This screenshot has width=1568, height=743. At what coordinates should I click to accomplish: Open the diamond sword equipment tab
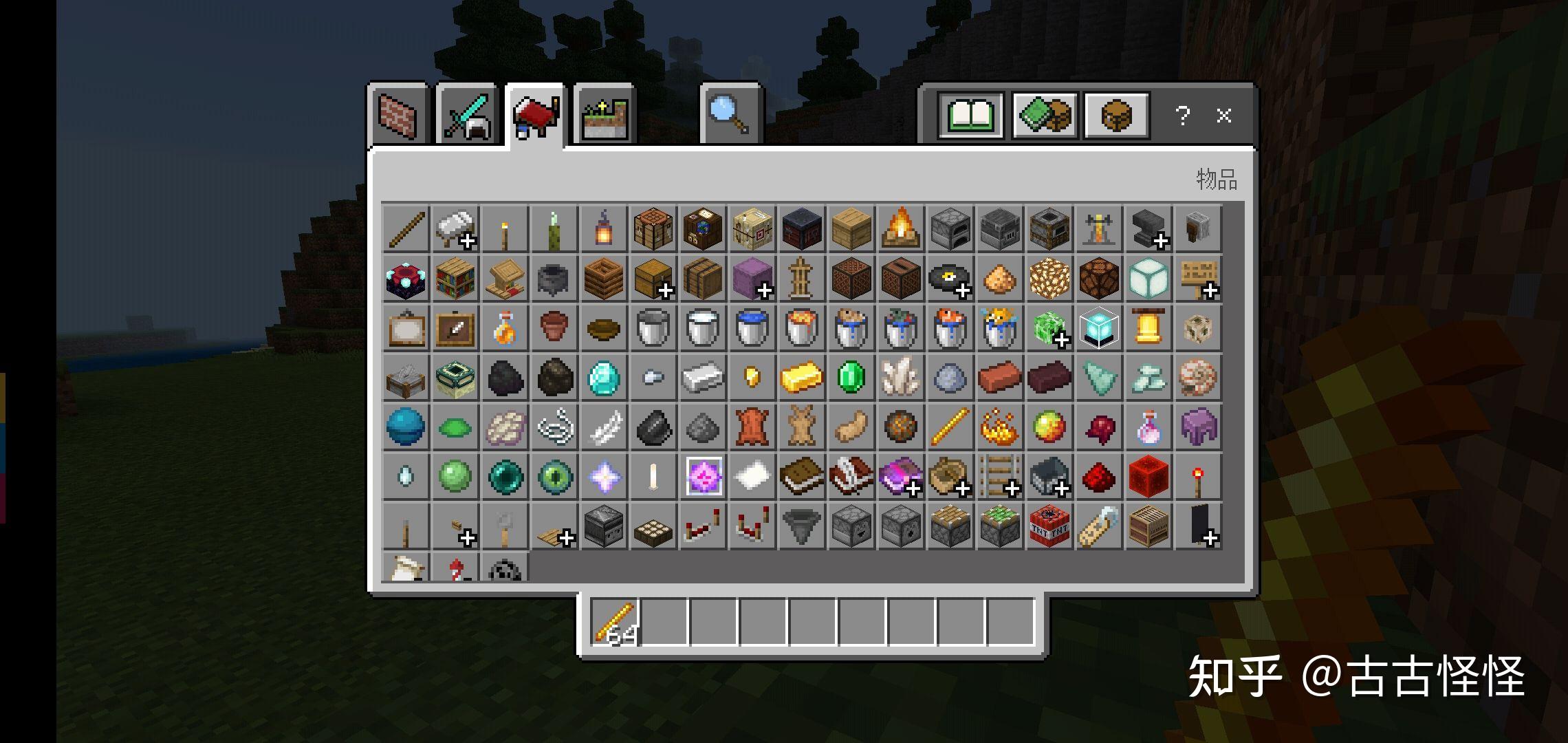[x=467, y=115]
